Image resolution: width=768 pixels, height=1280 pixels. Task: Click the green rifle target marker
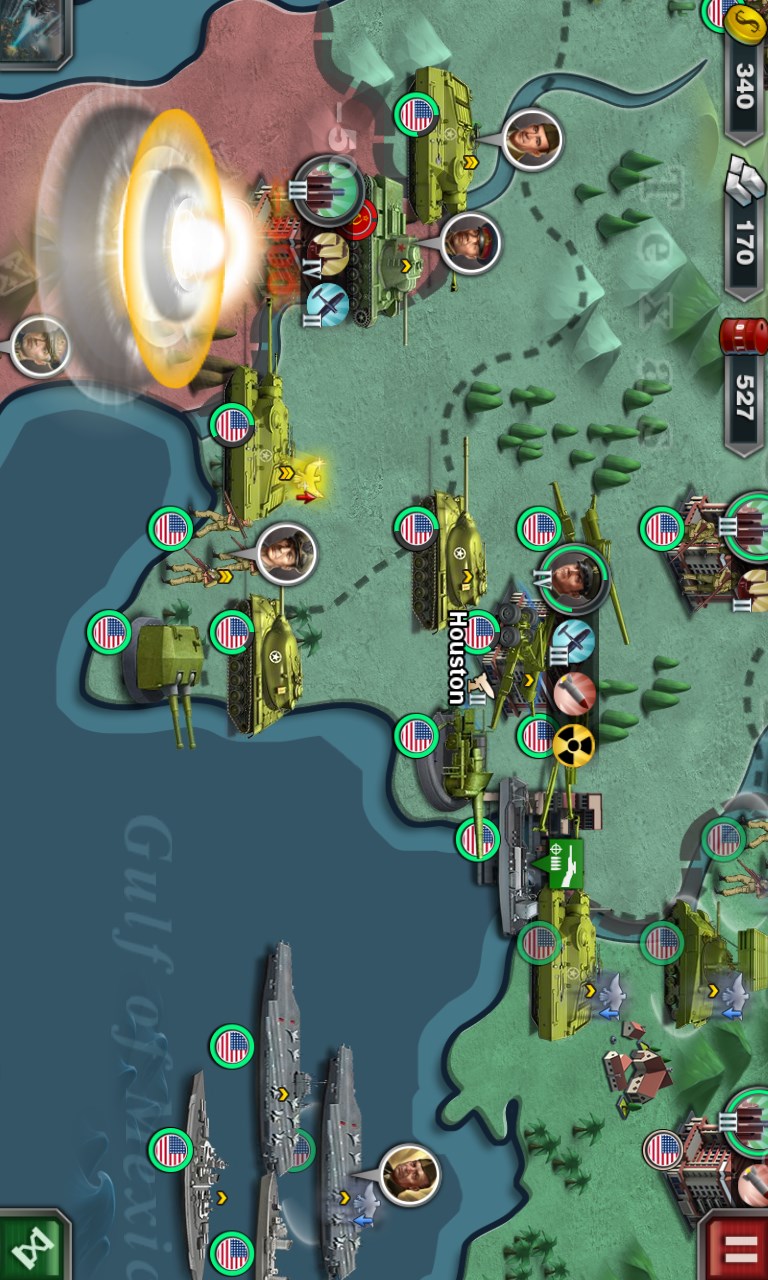click(560, 862)
